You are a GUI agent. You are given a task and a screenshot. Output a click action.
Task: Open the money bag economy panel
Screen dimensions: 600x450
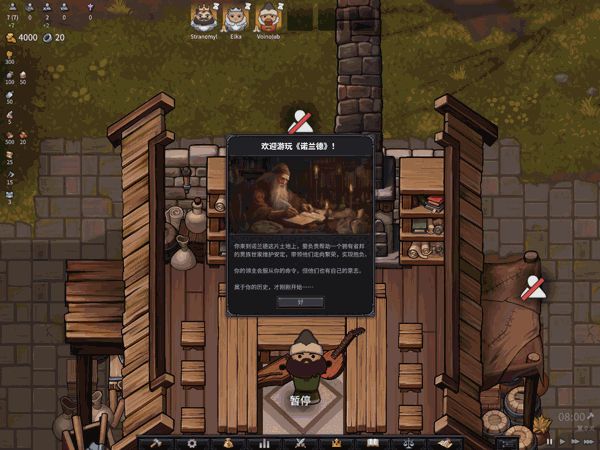[228, 443]
